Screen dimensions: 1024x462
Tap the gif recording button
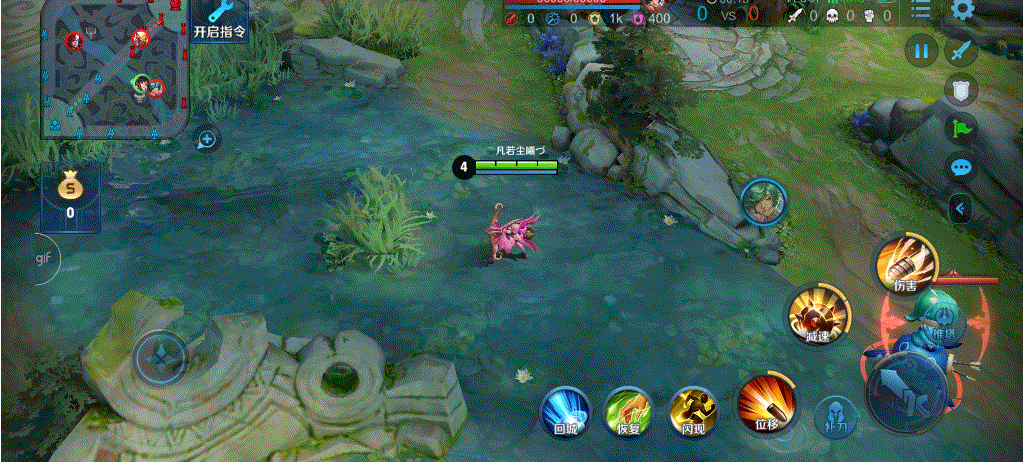coord(43,257)
